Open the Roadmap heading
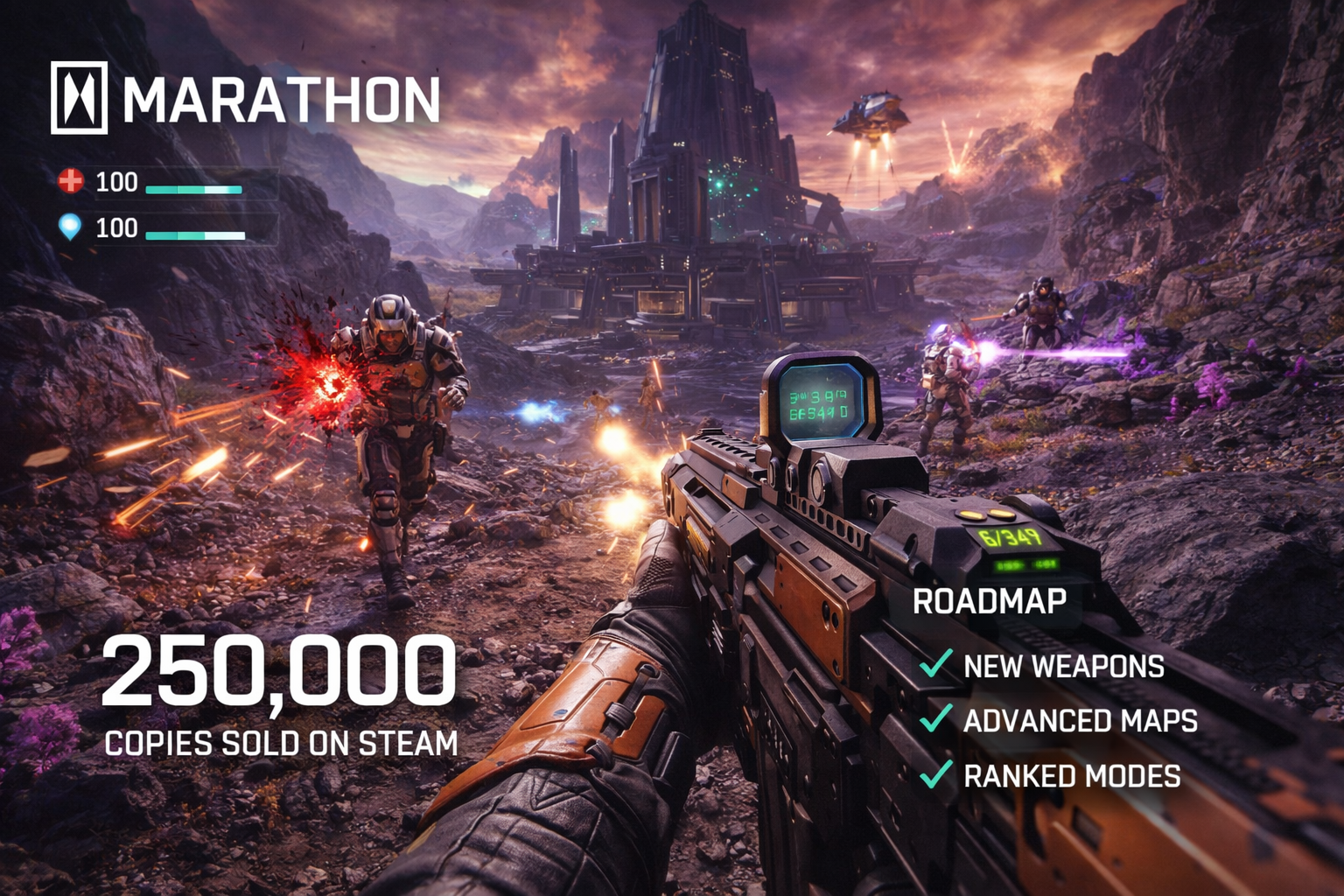The image size is (1344, 896). point(990,601)
